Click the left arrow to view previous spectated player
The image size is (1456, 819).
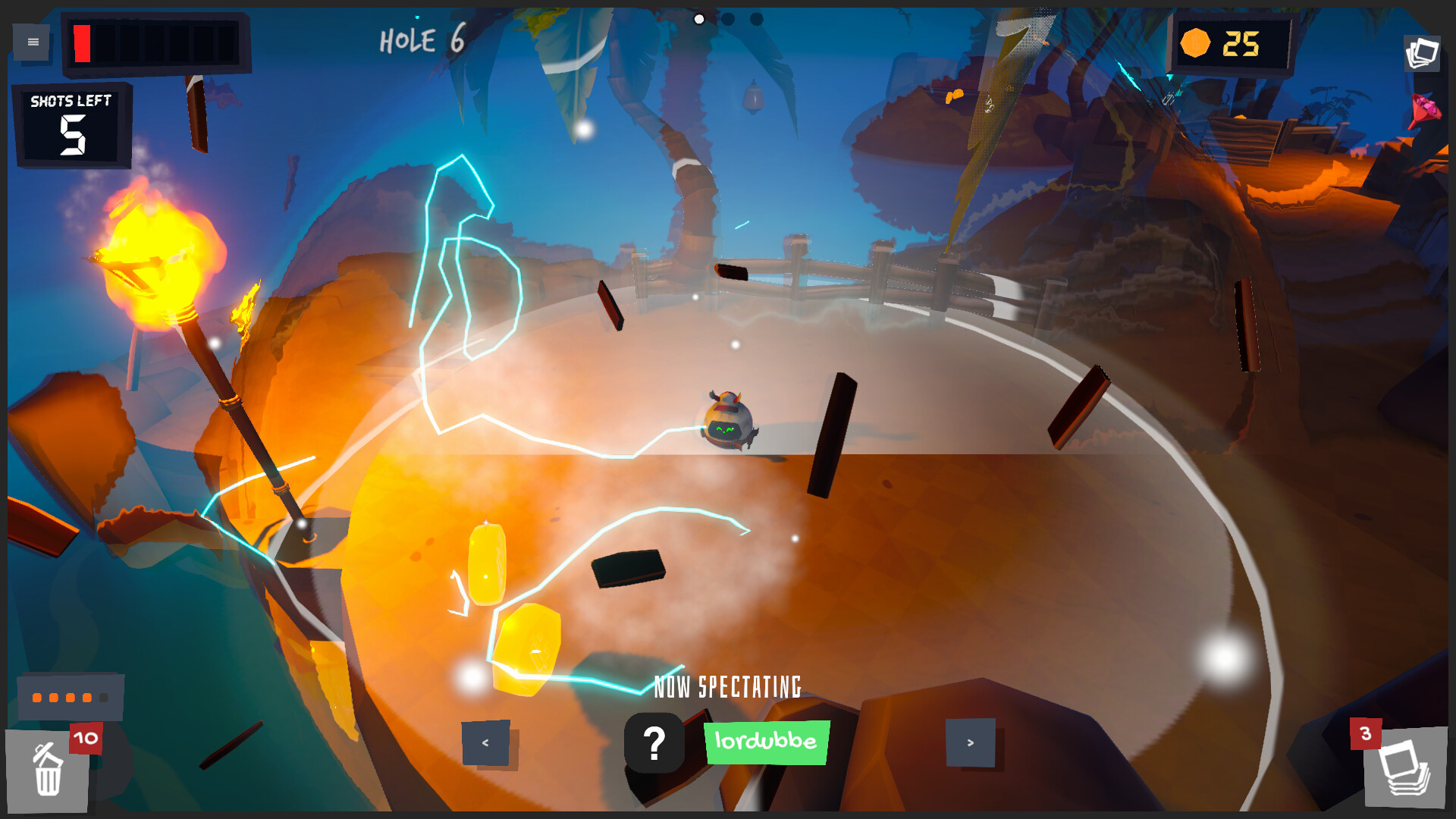(x=485, y=743)
